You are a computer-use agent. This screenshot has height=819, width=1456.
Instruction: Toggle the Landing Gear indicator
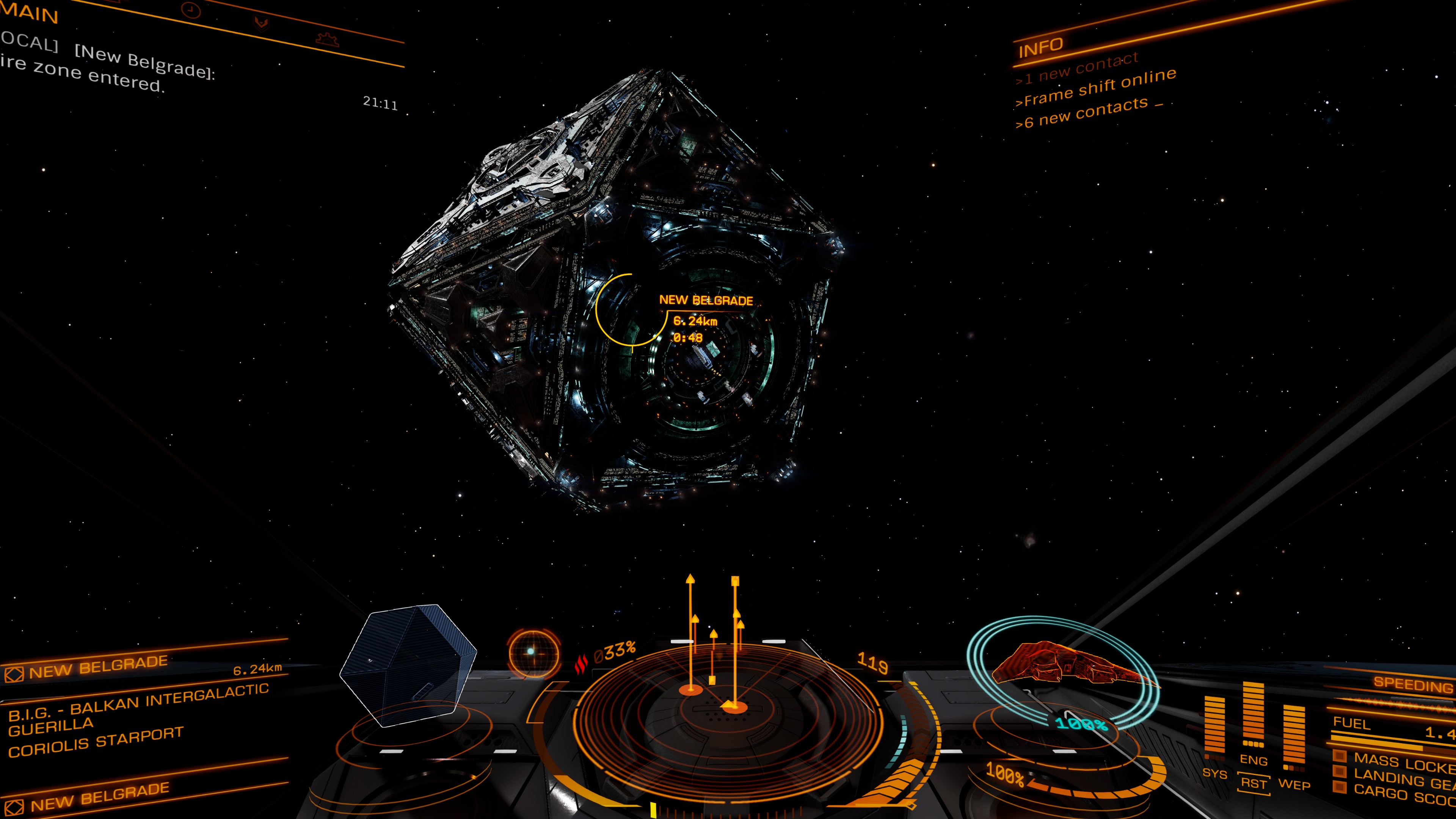[x=1340, y=772]
